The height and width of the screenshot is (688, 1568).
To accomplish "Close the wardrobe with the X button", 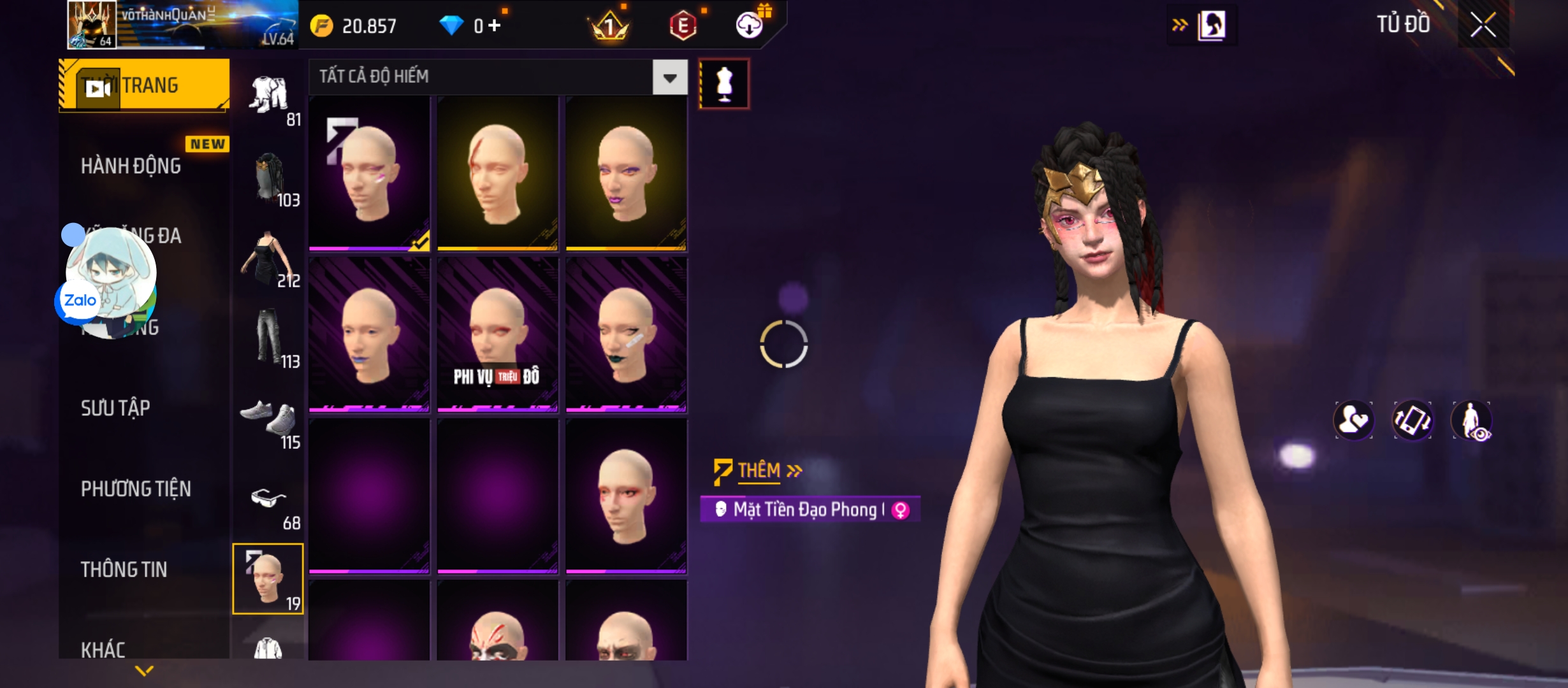I will (x=1483, y=26).
